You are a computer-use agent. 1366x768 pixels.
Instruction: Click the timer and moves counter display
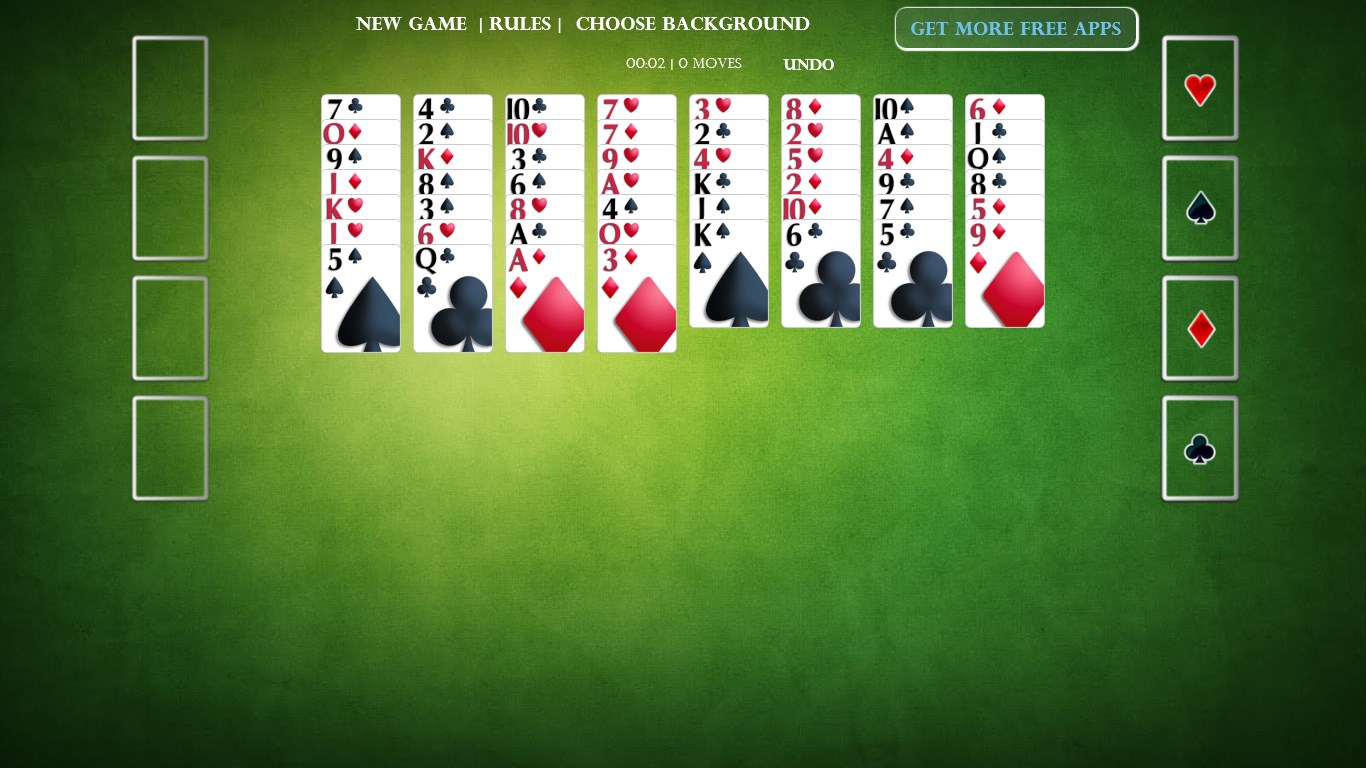(683, 63)
